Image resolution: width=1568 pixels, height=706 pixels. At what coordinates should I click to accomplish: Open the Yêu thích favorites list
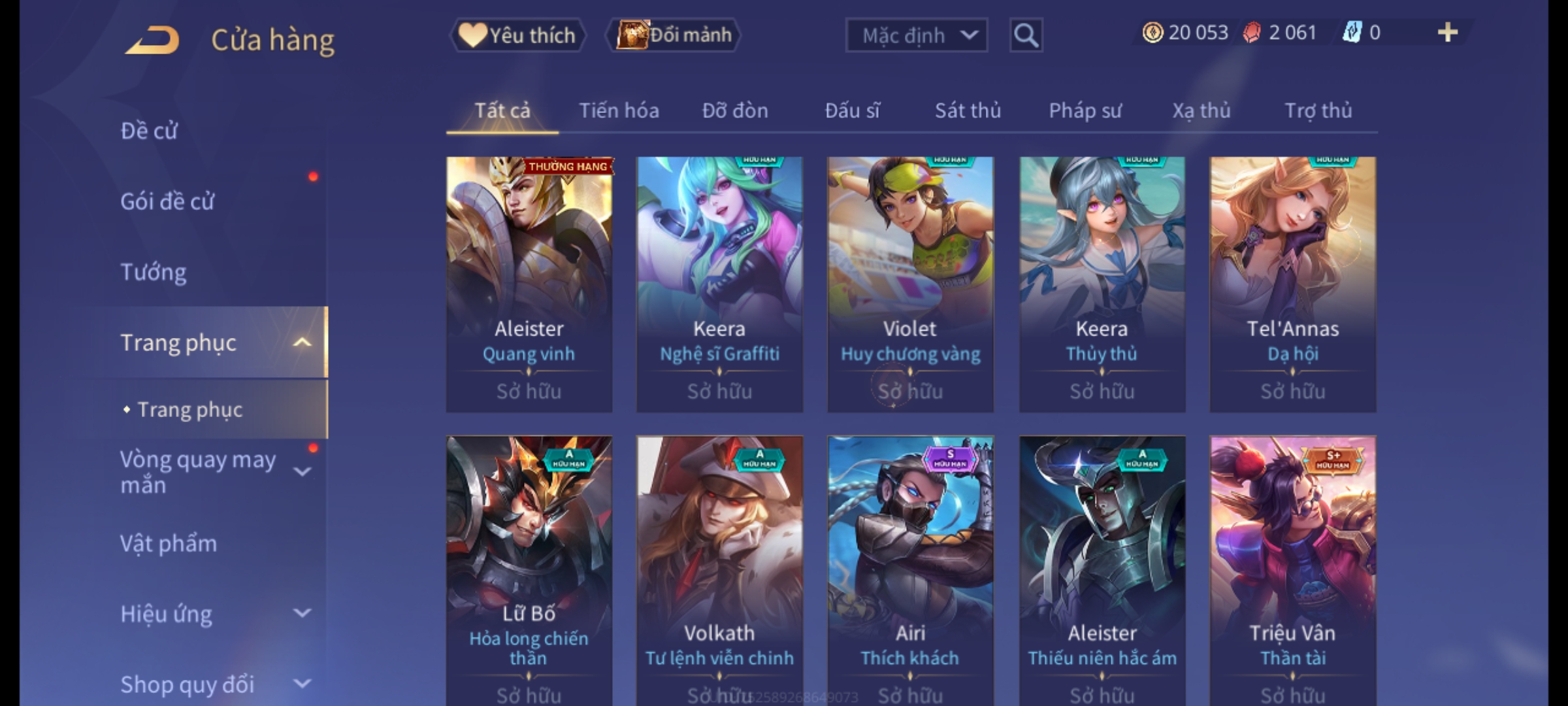[x=517, y=35]
